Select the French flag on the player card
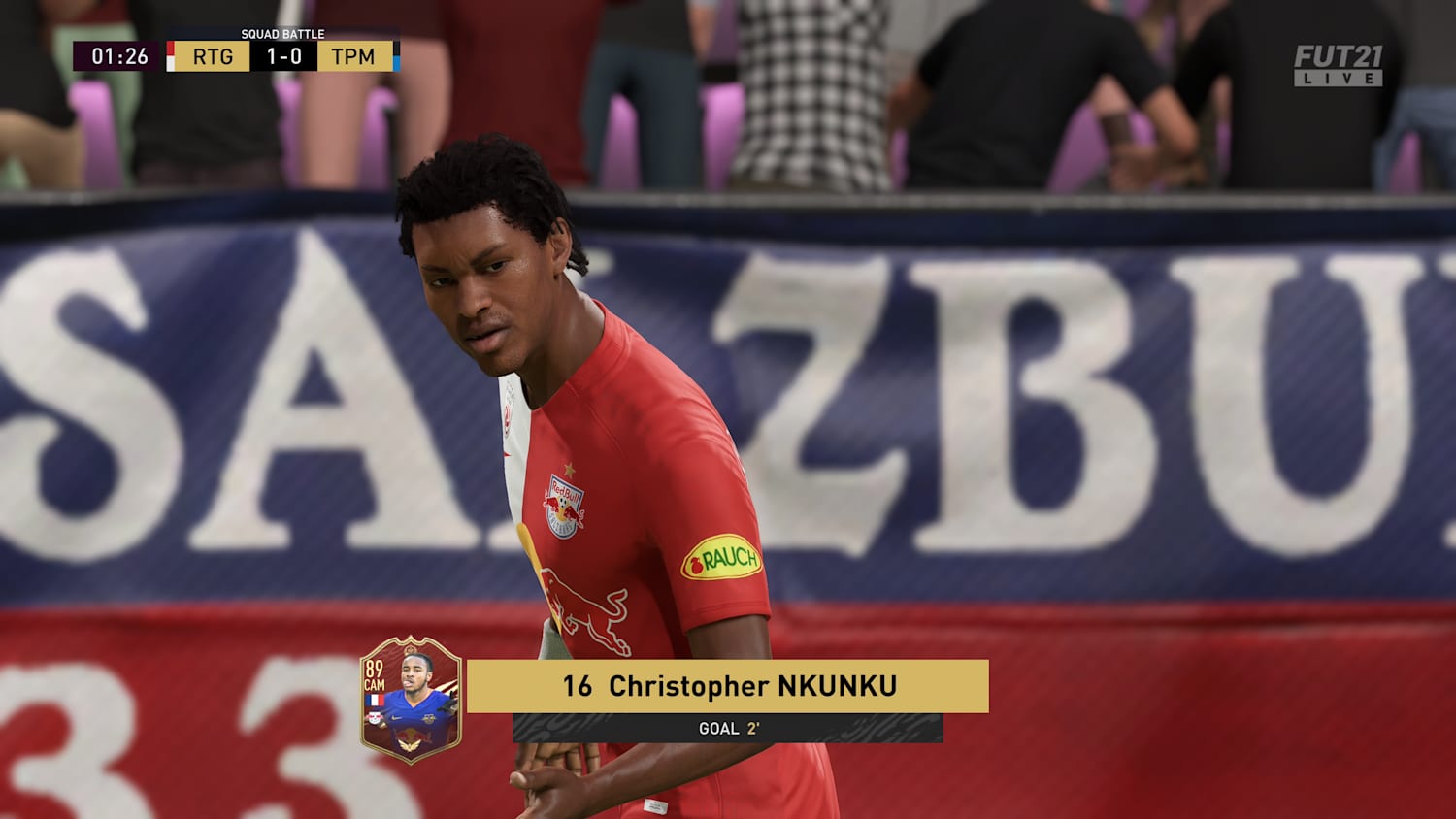 (x=375, y=700)
